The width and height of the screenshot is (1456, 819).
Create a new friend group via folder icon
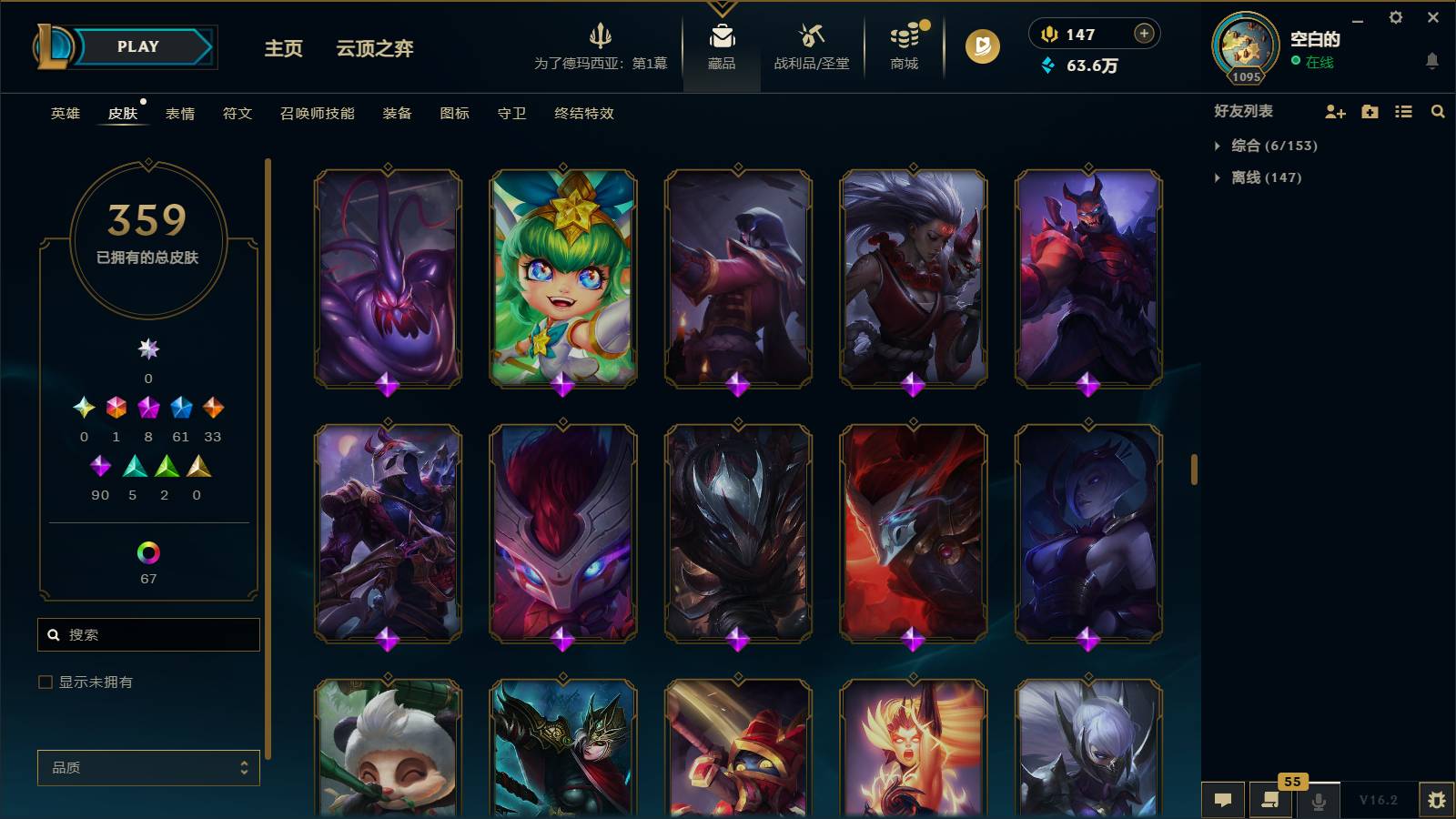1369,111
